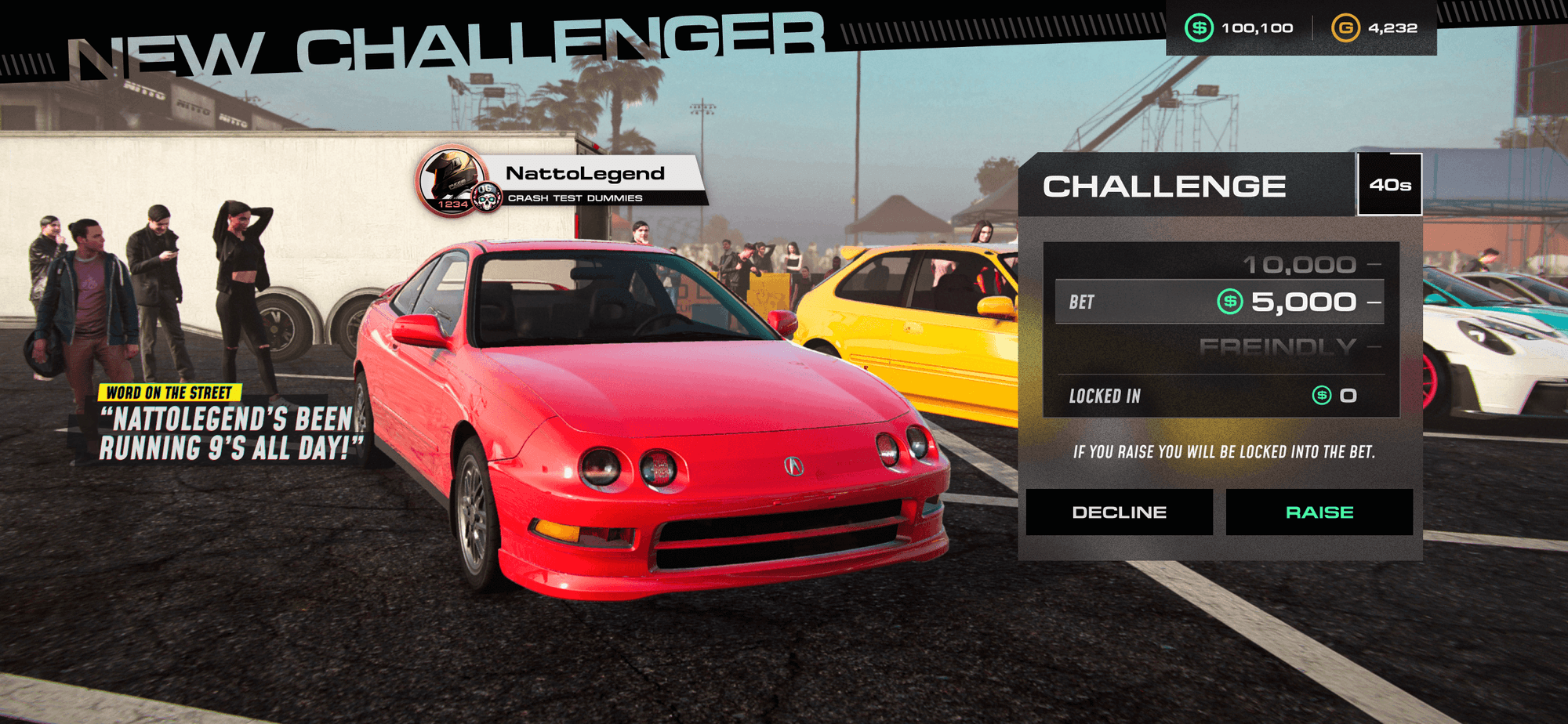Click the green dollar cash balance icon
The image size is (1568, 724).
pos(1200,27)
